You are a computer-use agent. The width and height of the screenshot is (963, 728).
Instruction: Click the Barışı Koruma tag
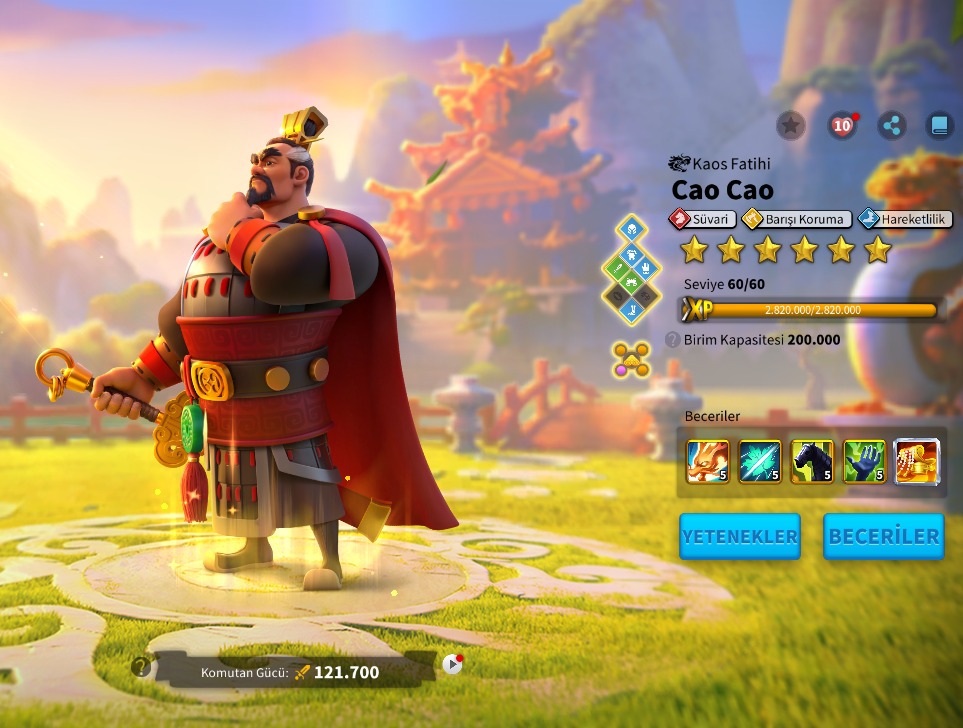coord(797,219)
